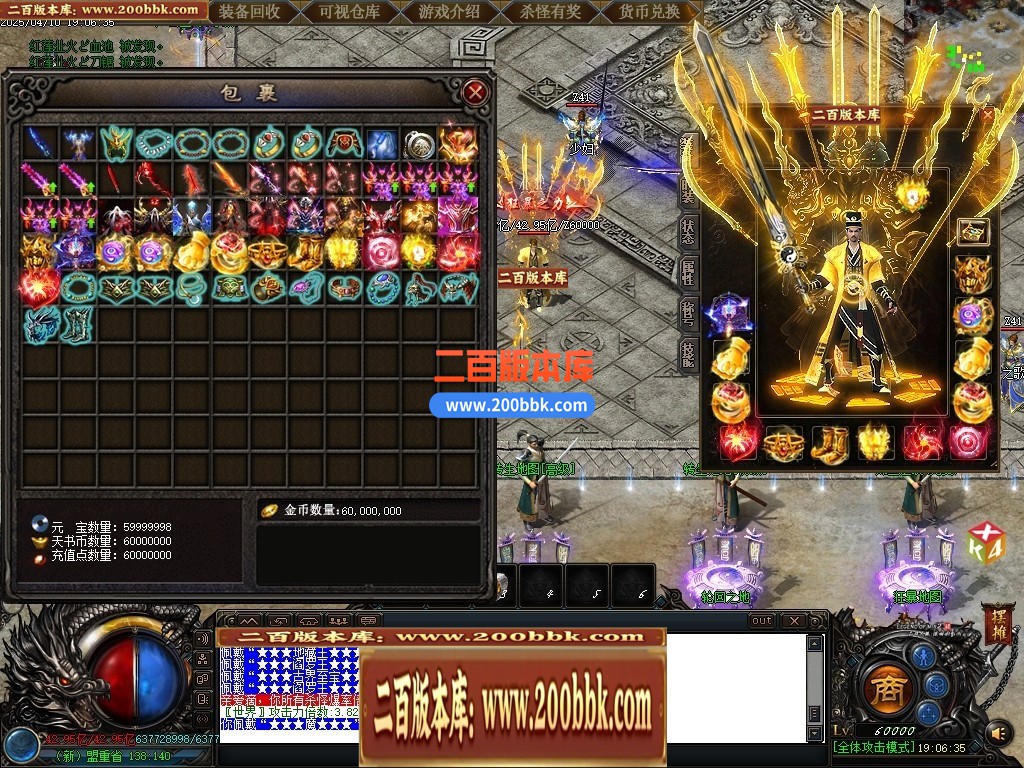The height and width of the screenshot is (768, 1024).
Task: Close the character equipment panel
Action: [988, 114]
